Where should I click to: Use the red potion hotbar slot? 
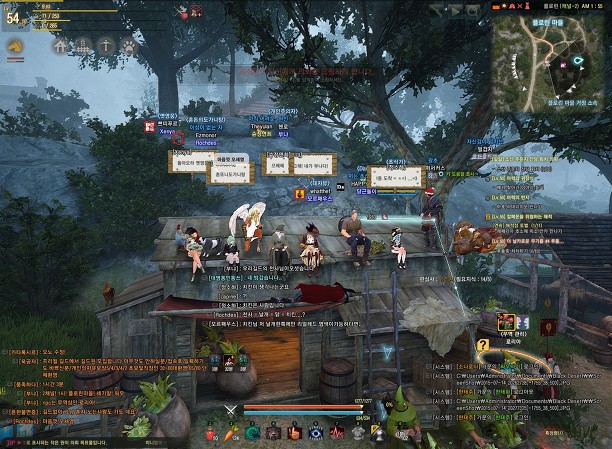[212, 432]
